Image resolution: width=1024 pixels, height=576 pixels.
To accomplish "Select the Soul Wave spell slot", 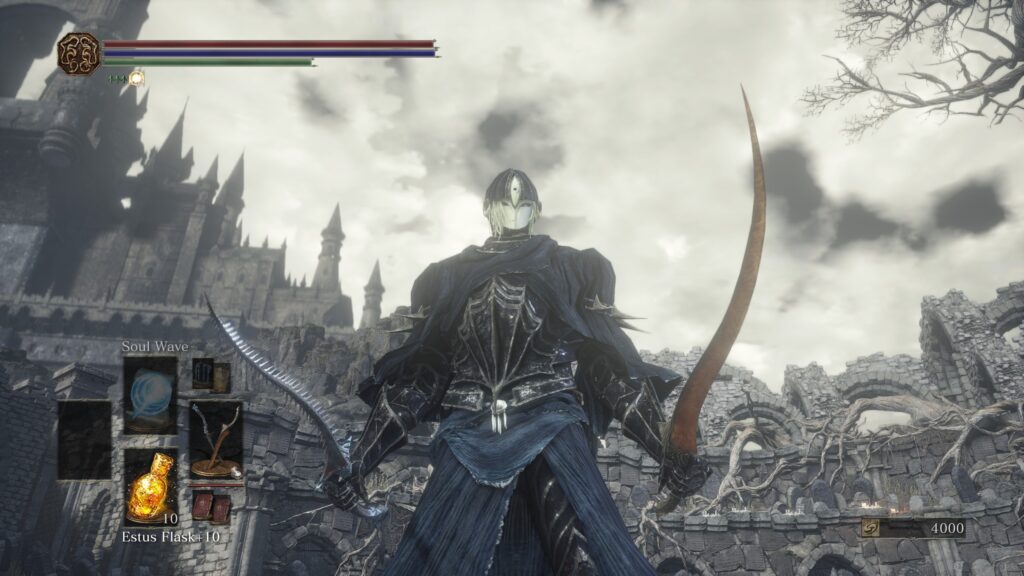I will coord(150,395).
